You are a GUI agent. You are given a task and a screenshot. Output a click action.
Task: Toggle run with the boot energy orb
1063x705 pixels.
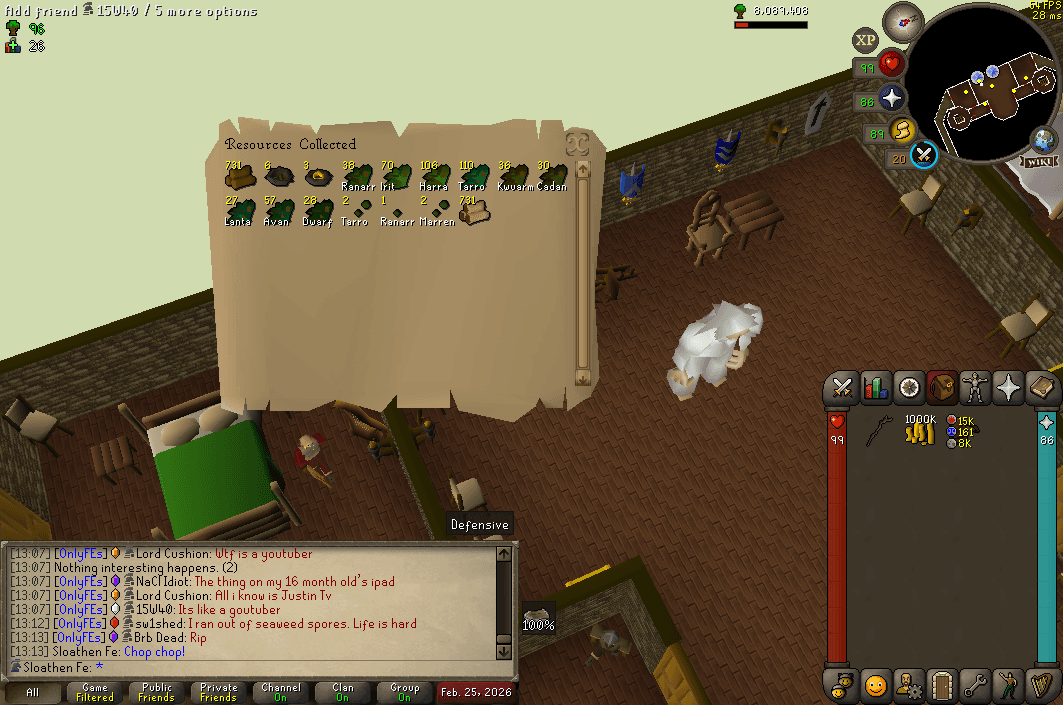903,130
